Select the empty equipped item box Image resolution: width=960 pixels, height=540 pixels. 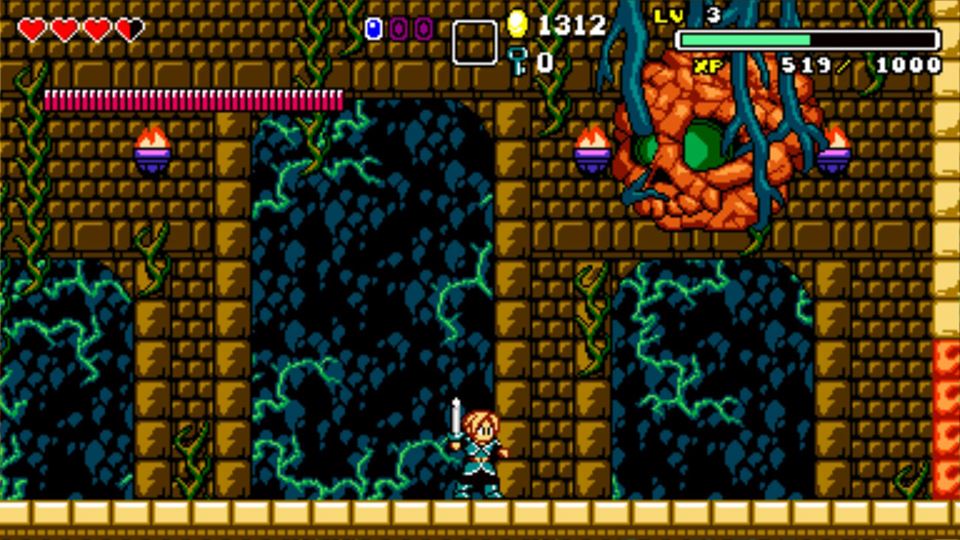point(474,43)
